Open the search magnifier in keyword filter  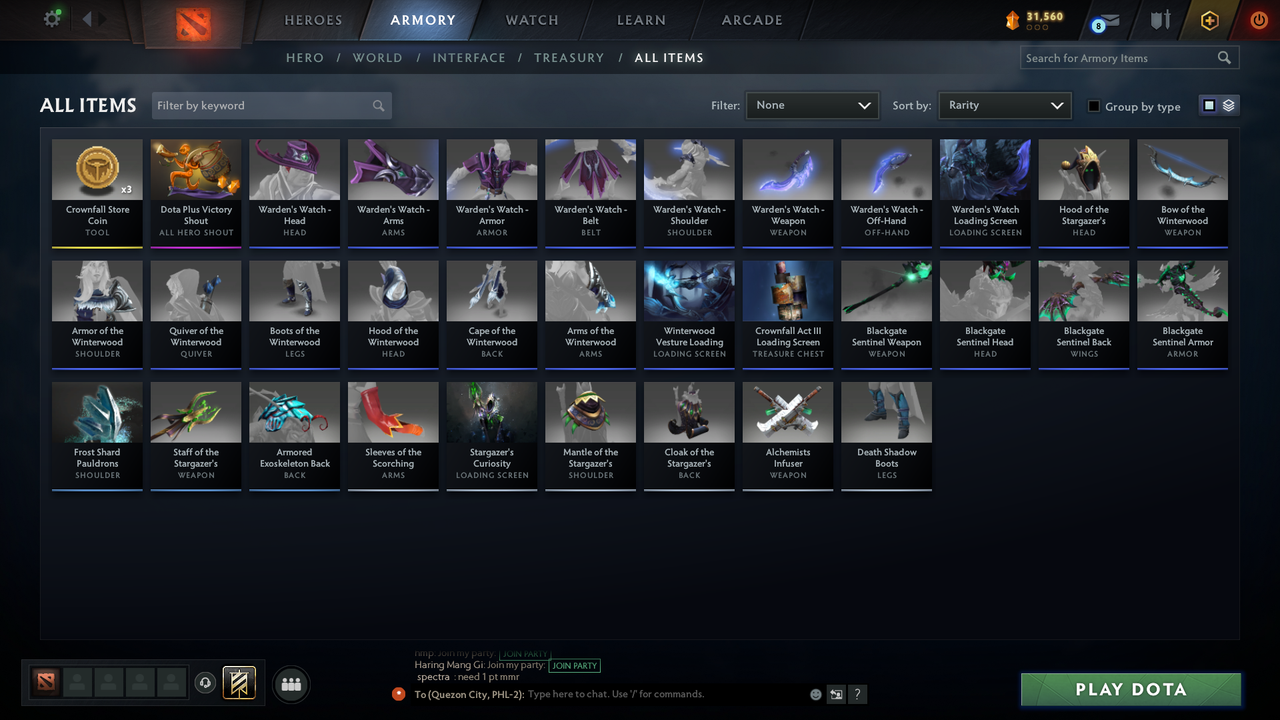pos(378,105)
